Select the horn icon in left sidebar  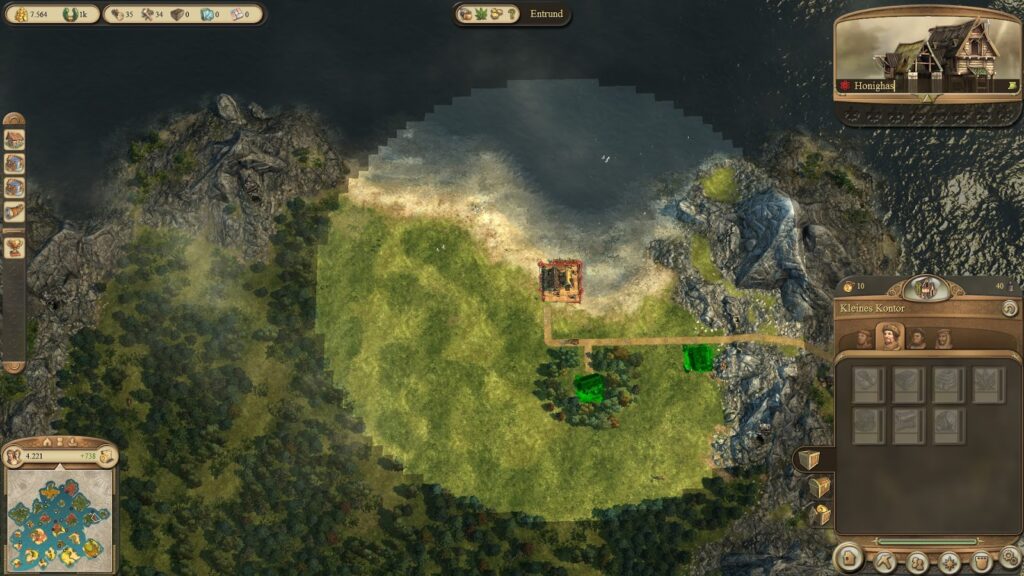[x=14, y=211]
